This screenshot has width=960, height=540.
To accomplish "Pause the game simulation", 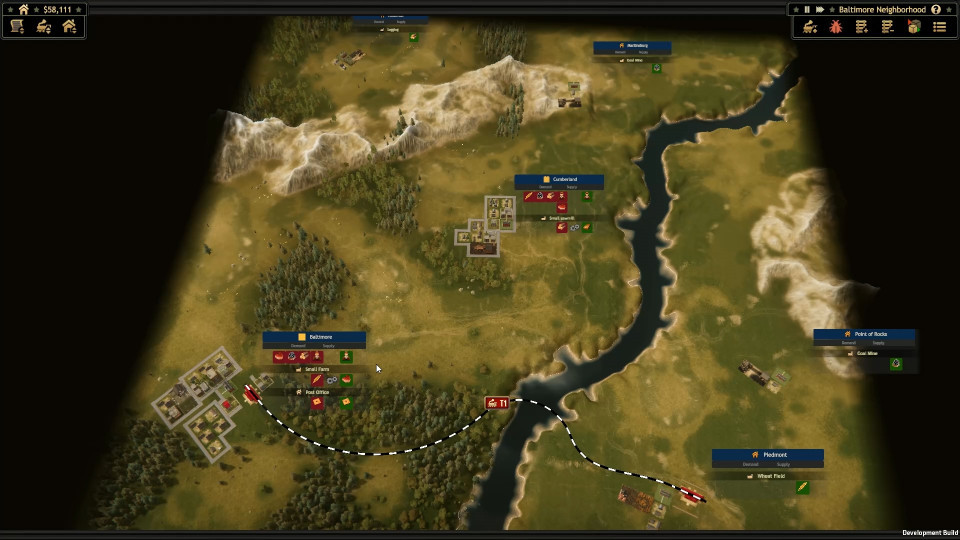I will (807, 9).
